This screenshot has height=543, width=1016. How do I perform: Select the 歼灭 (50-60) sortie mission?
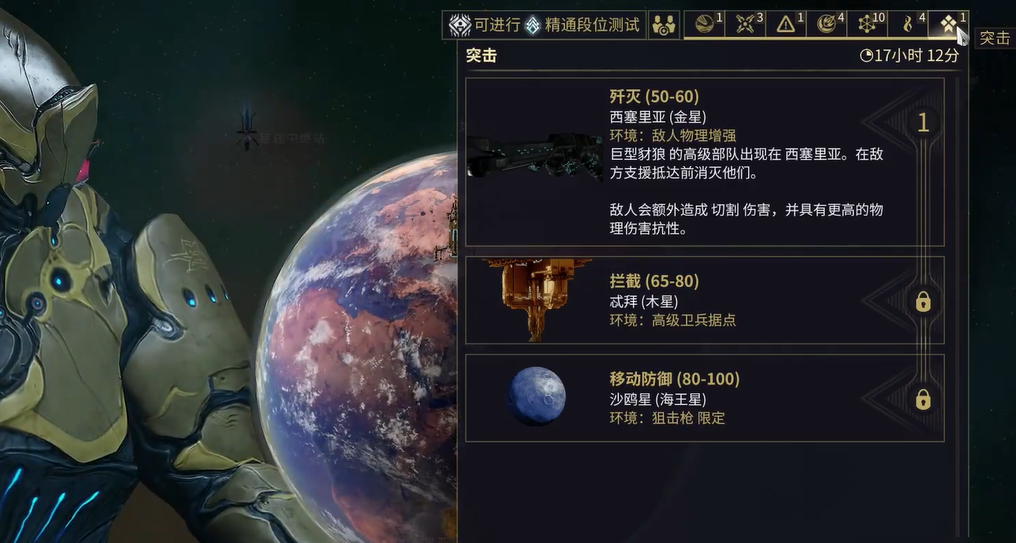704,162
